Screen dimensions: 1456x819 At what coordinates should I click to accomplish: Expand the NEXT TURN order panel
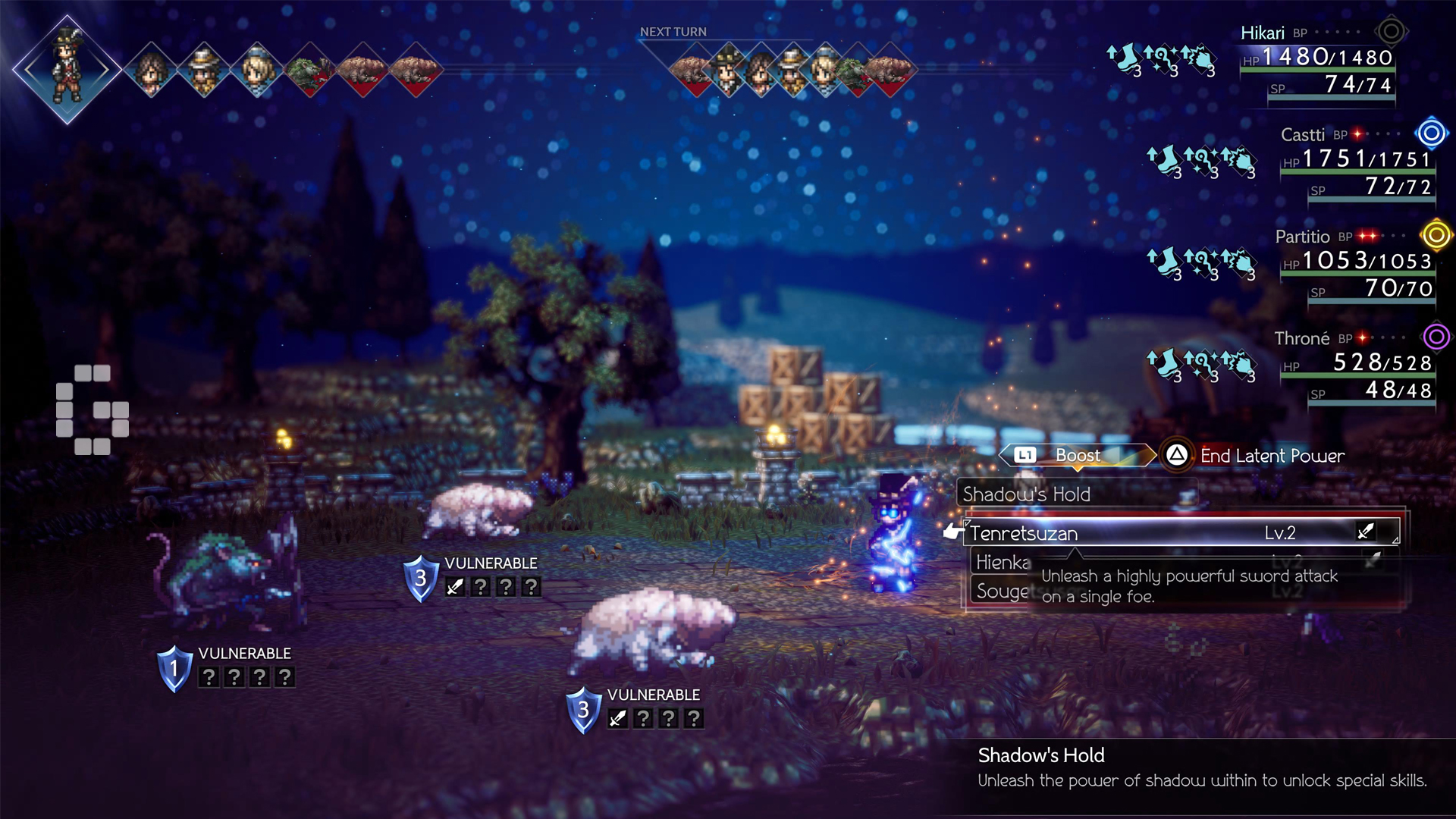[x=672, y=32]
